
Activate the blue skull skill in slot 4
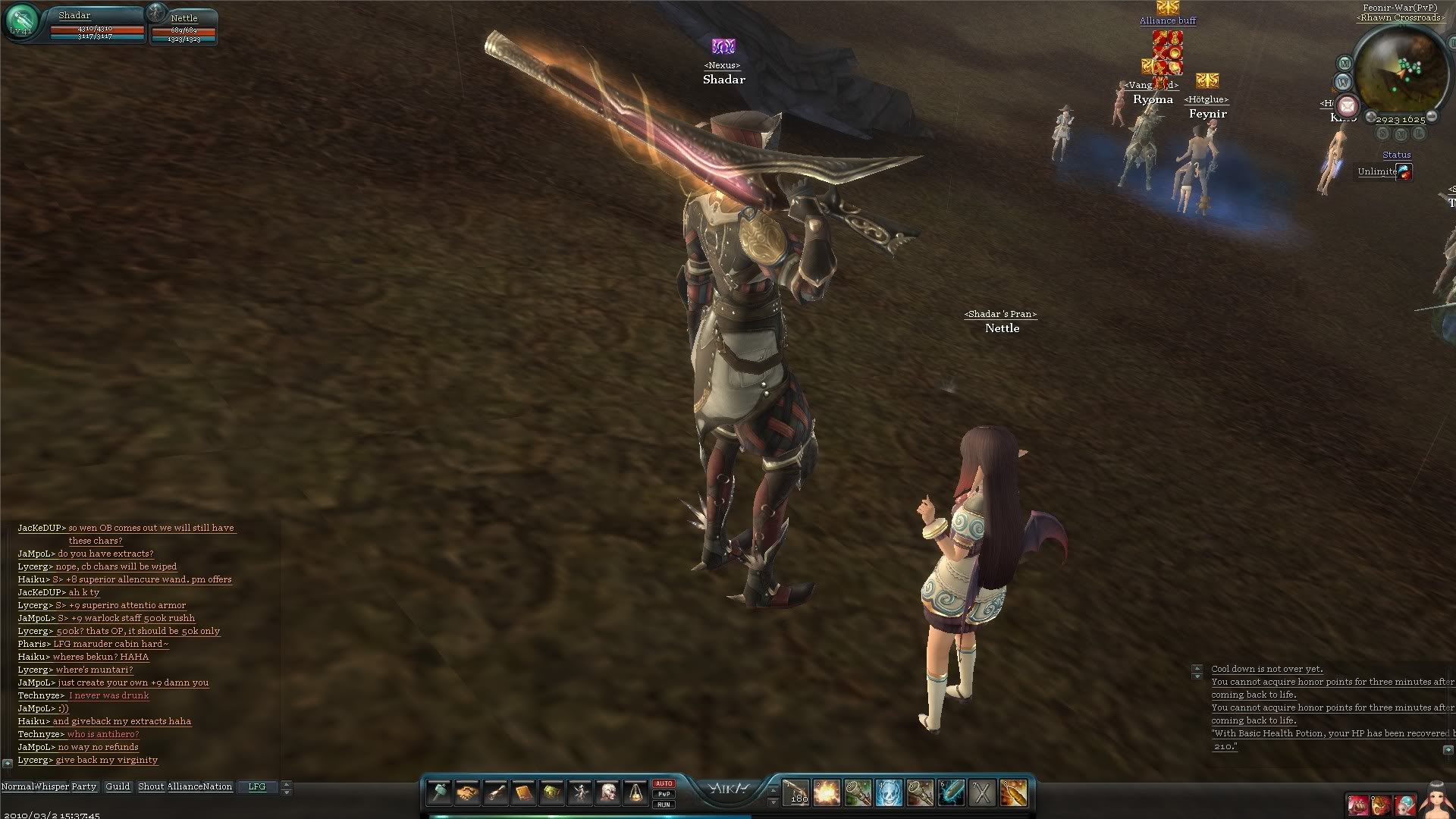pos(889,793)
